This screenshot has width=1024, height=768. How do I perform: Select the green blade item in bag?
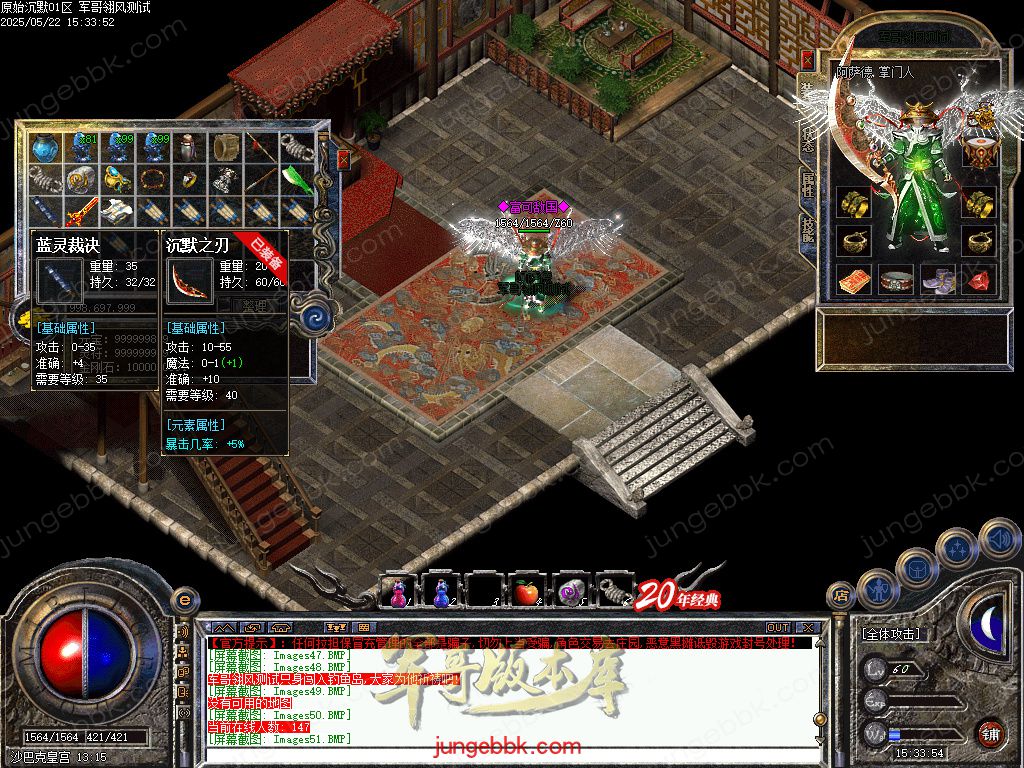pos(296,179)
